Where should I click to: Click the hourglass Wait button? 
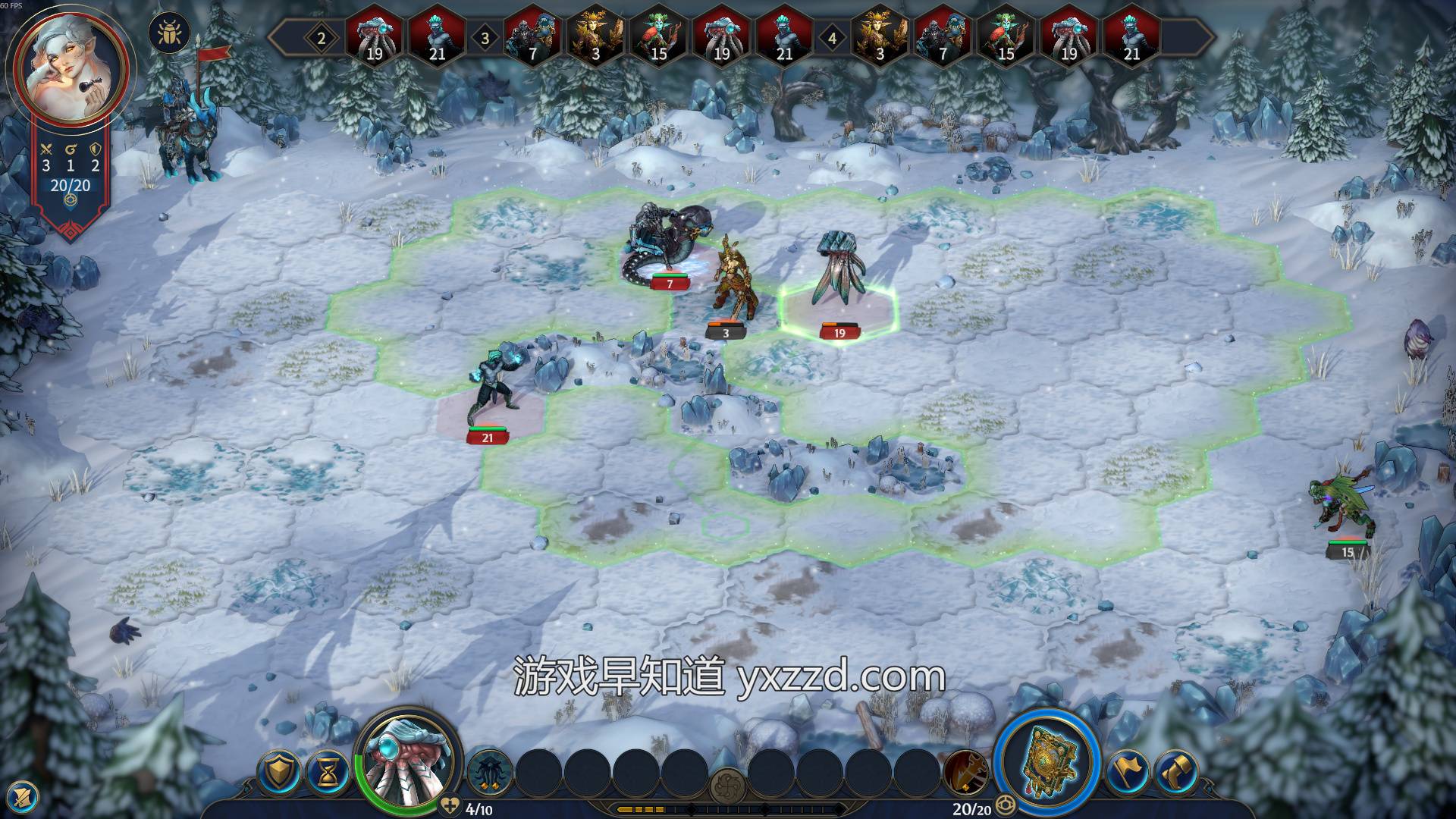[x=329, y=773]
